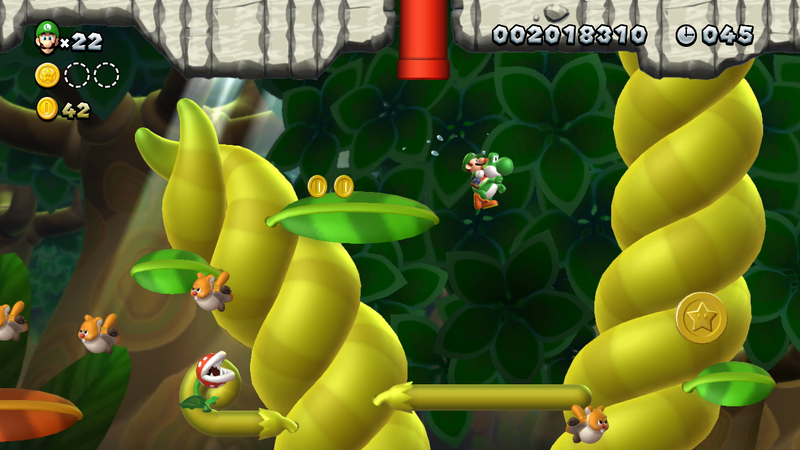
Task: Click the clock icon beside the timer
Action: point(686,35)
